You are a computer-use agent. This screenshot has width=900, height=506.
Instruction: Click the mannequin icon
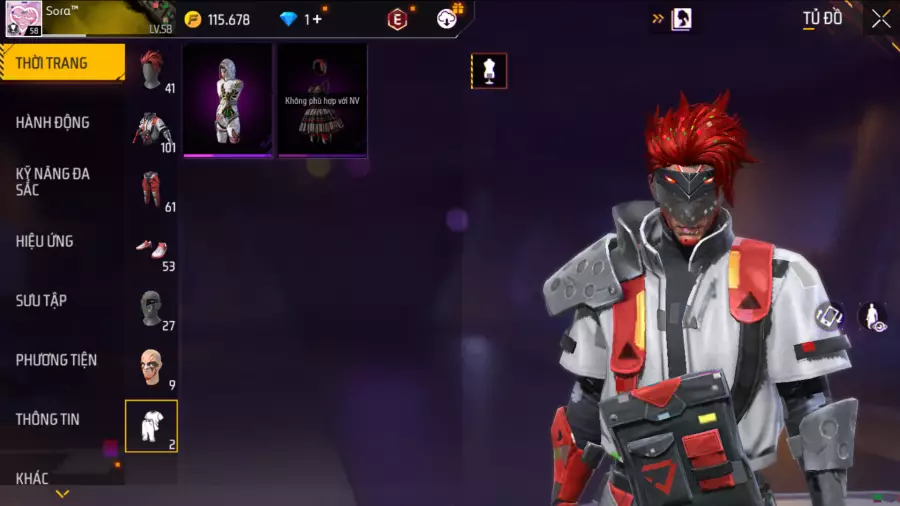tap(489, 71)
